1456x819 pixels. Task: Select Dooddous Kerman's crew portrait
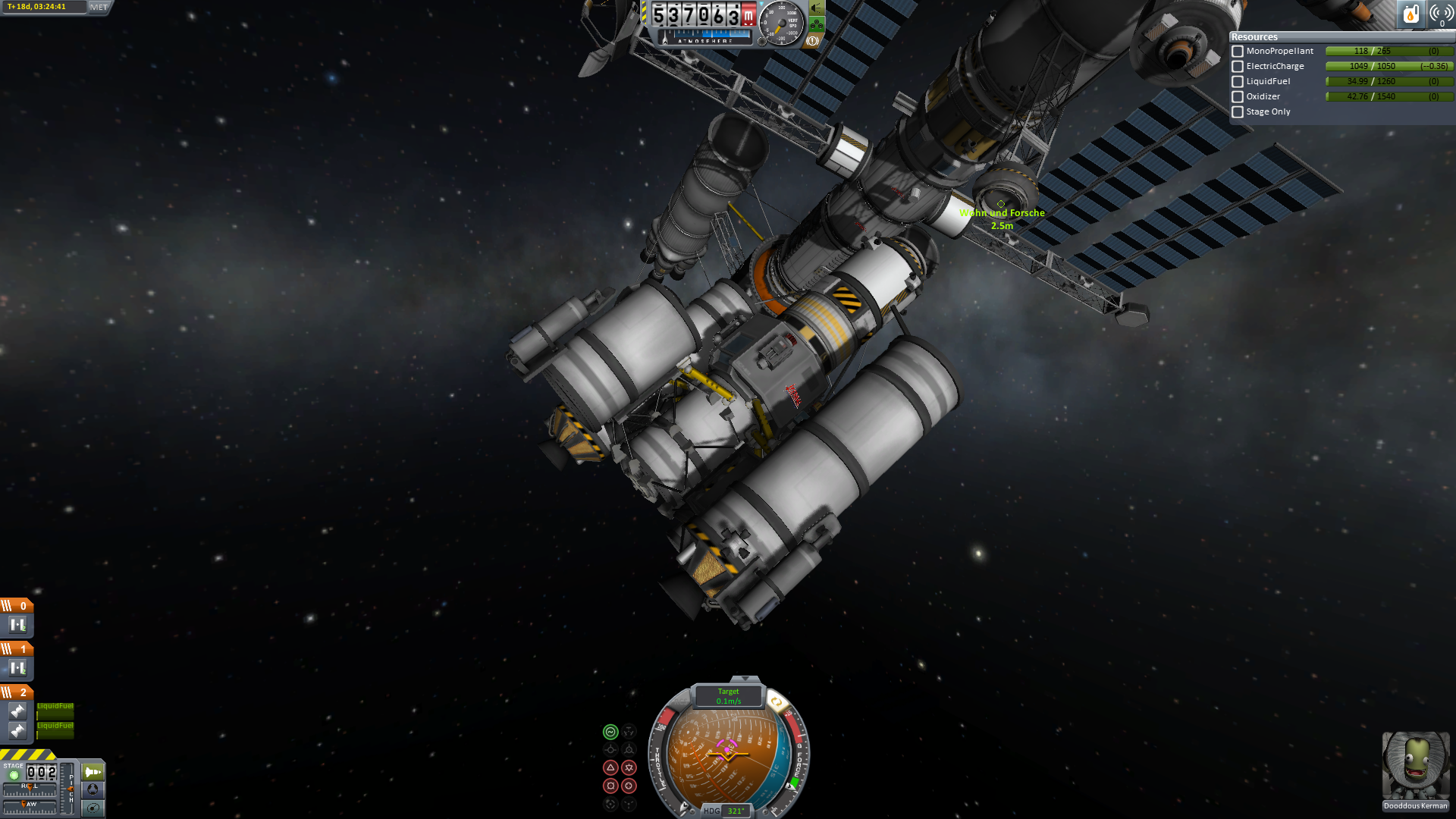tap(1415, 770)
